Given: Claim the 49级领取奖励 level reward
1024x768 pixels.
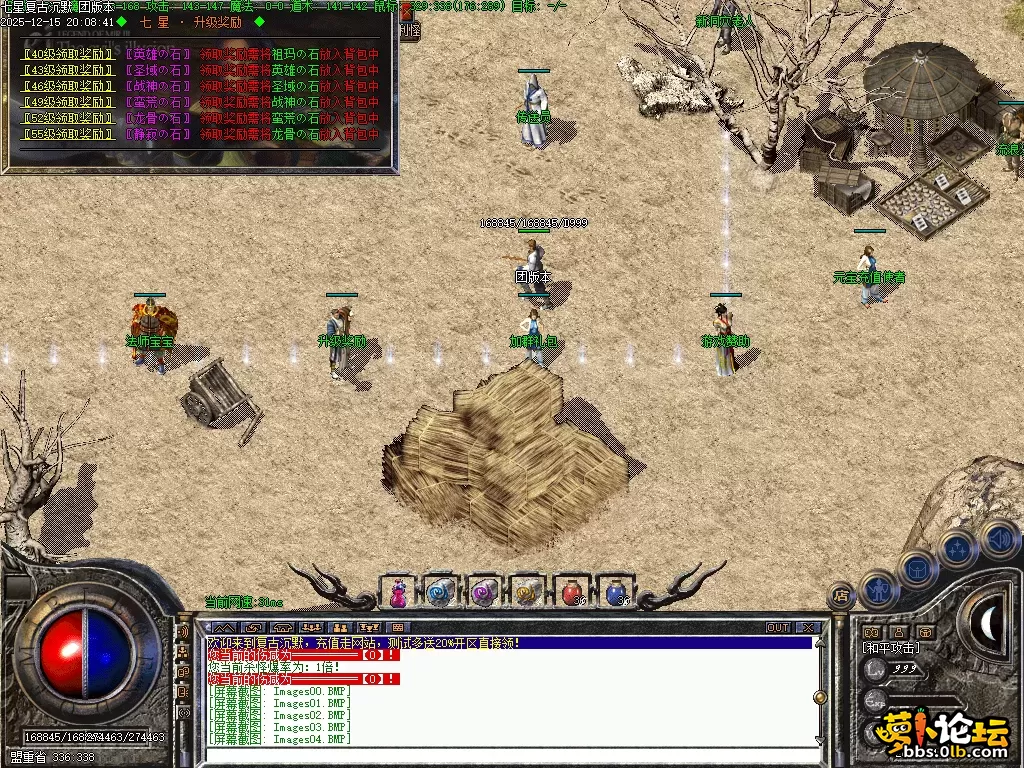Looking at the screenshot, I should click(67, 102).
